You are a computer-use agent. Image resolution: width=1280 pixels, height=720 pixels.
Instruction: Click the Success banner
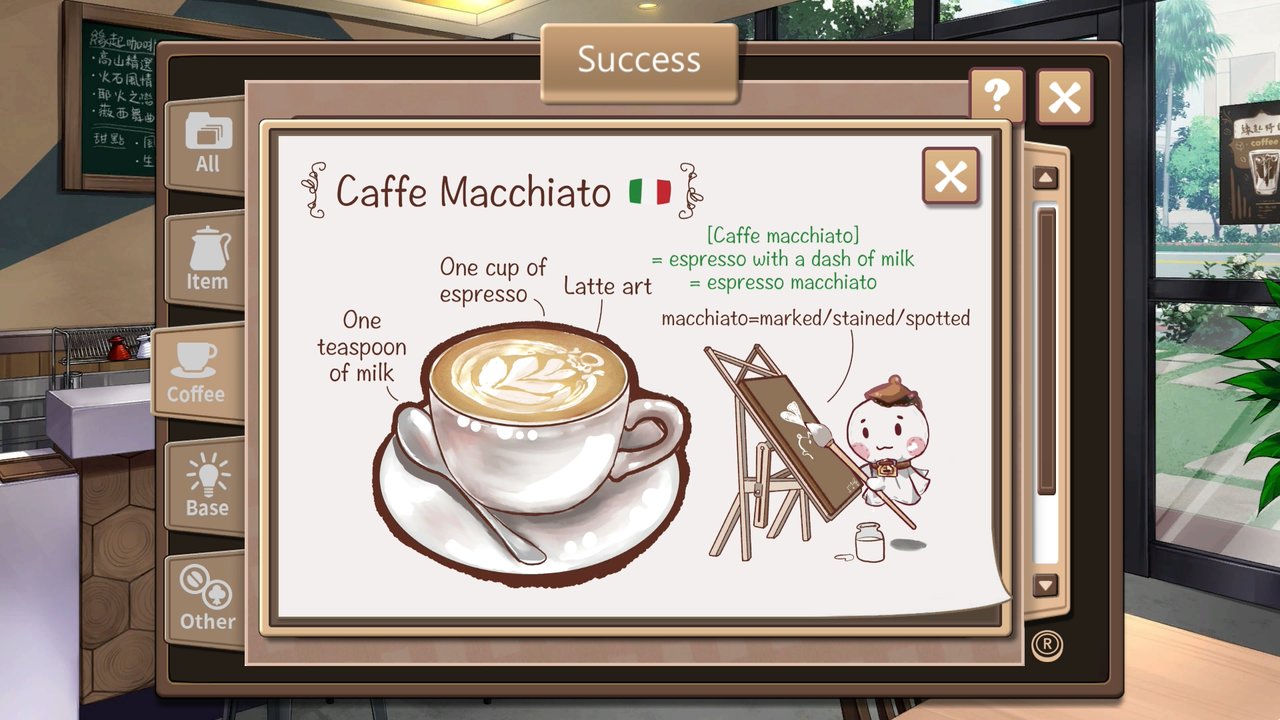tap(639, 60)
